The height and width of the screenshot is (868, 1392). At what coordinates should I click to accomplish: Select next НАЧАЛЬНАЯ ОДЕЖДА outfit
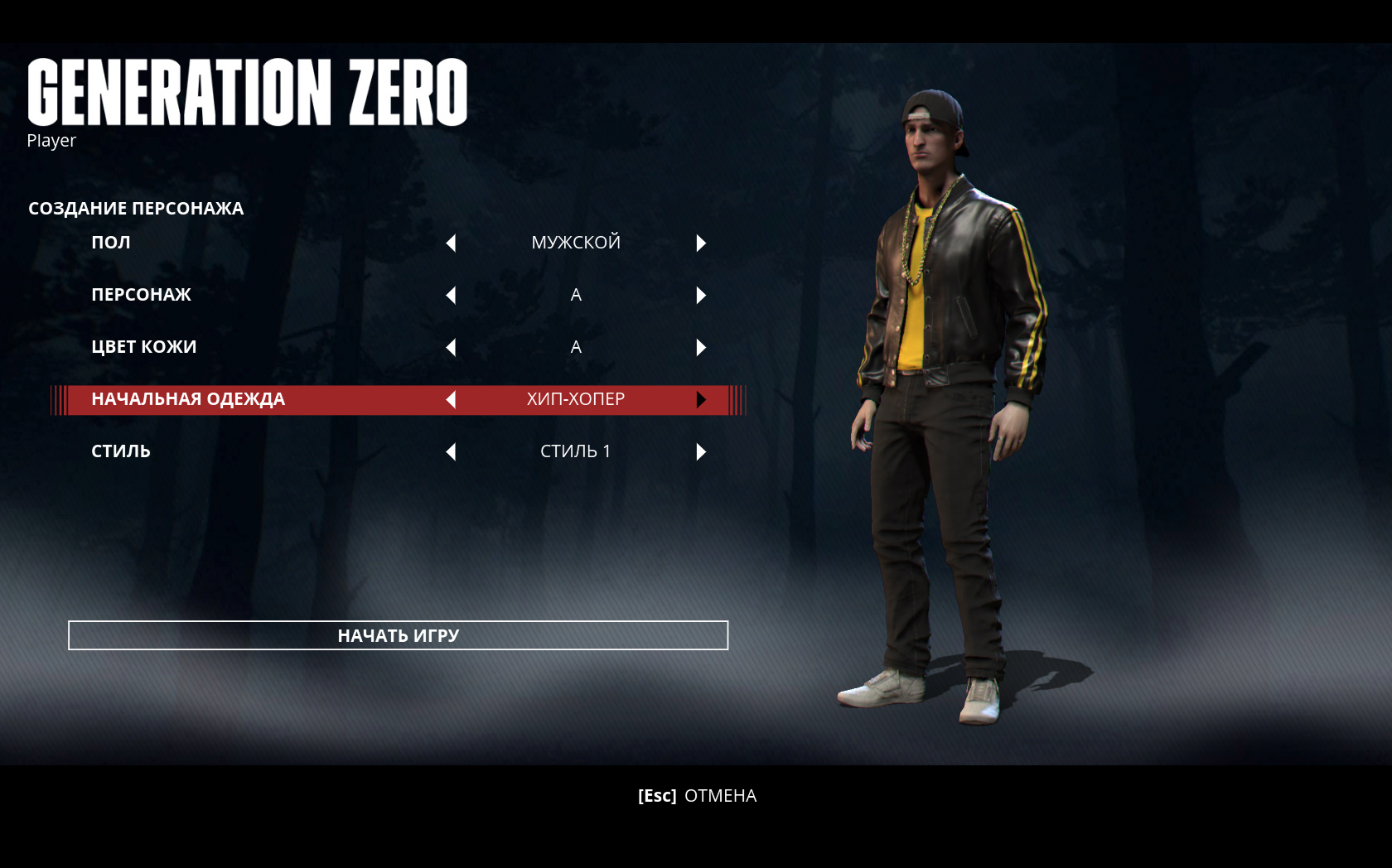pos(701,399)
